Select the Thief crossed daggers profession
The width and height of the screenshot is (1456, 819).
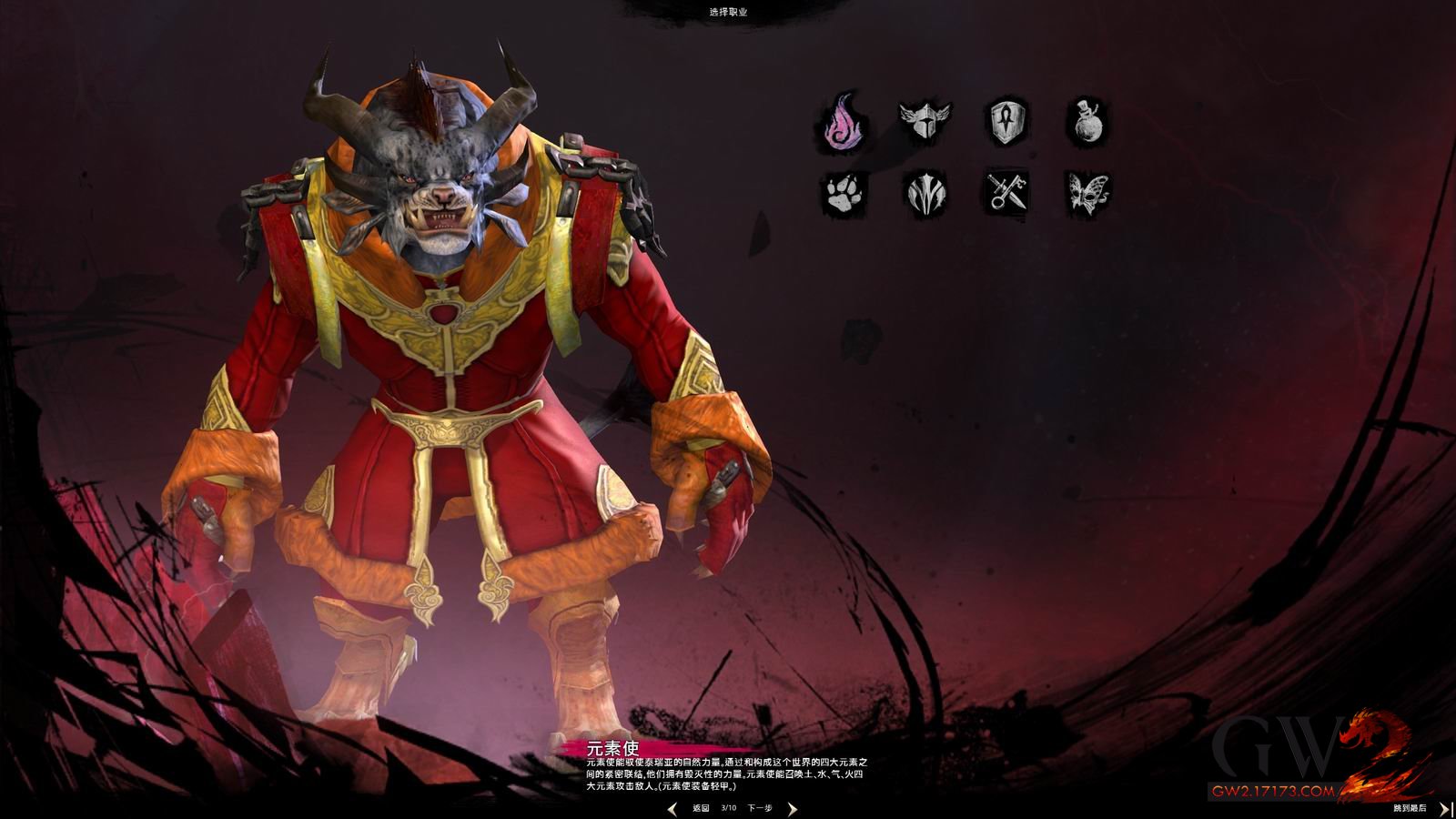[1006, 193]
